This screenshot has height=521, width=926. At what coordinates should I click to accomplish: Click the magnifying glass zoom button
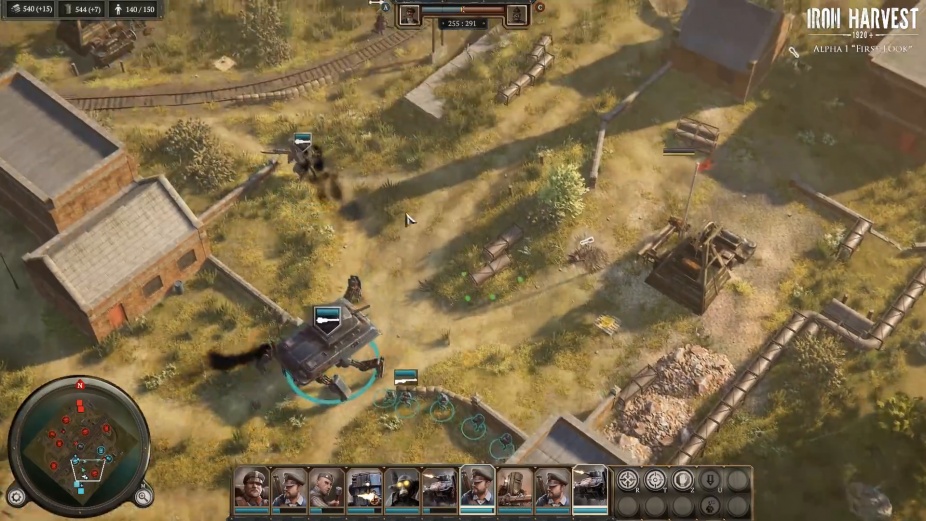pyautogui.click(x=144, y=495)
